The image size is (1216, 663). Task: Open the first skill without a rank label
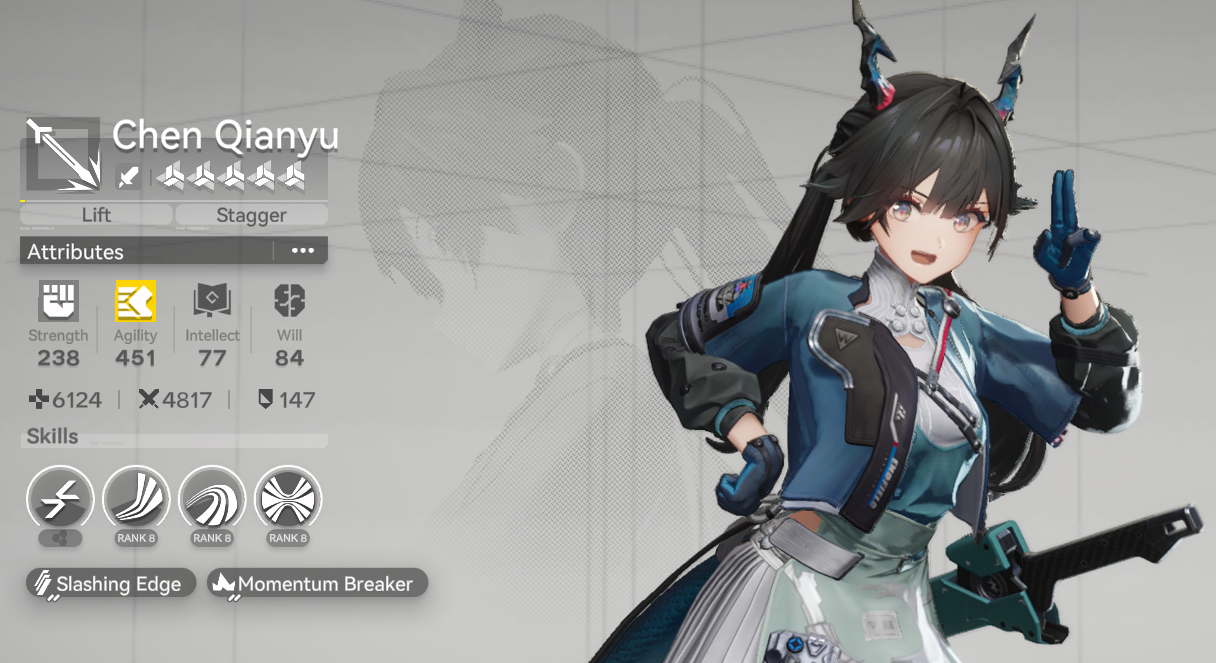(60, 499)
